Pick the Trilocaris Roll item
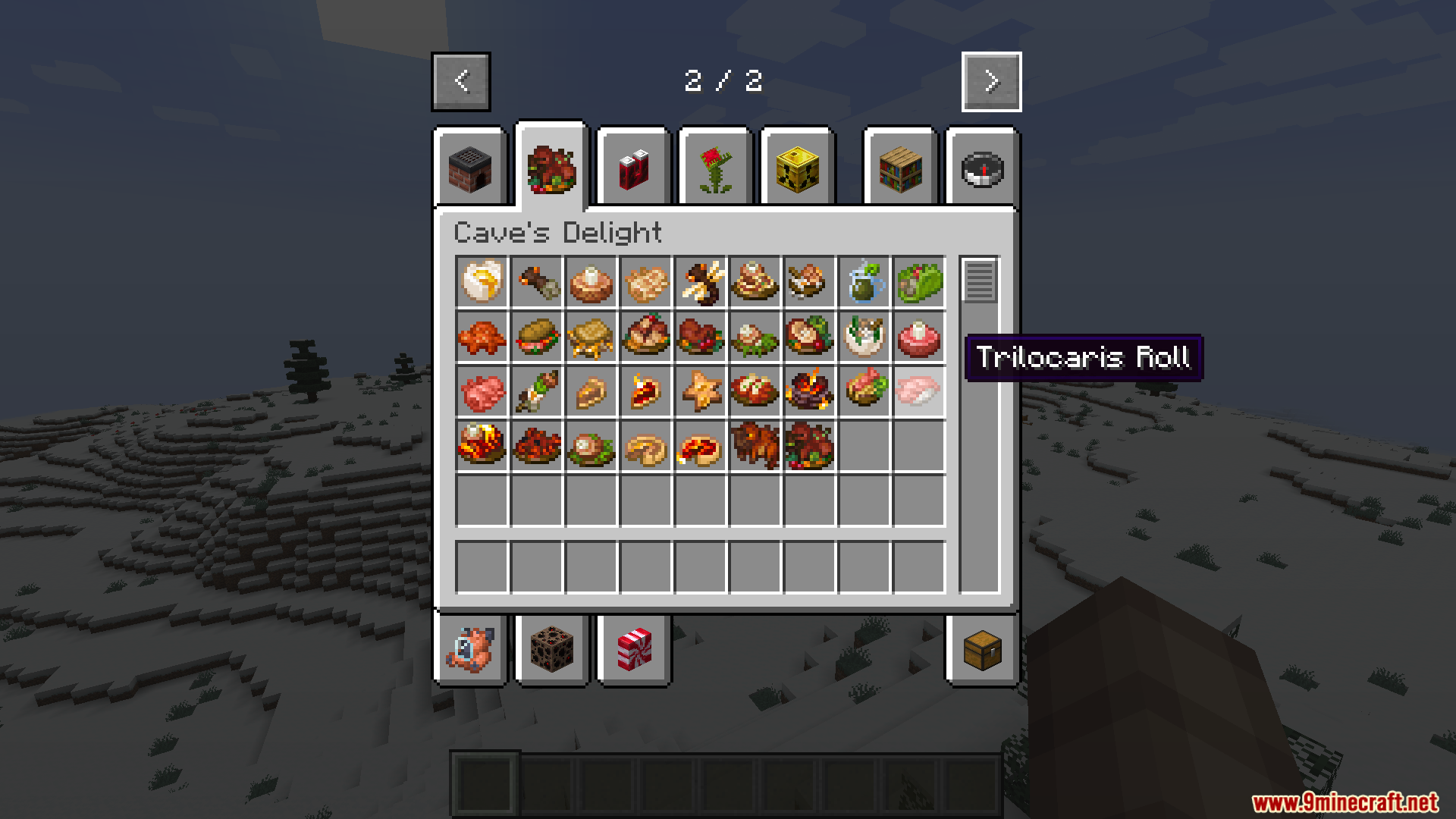This screenshot has width=1456, height=819. tap(918, 391)
